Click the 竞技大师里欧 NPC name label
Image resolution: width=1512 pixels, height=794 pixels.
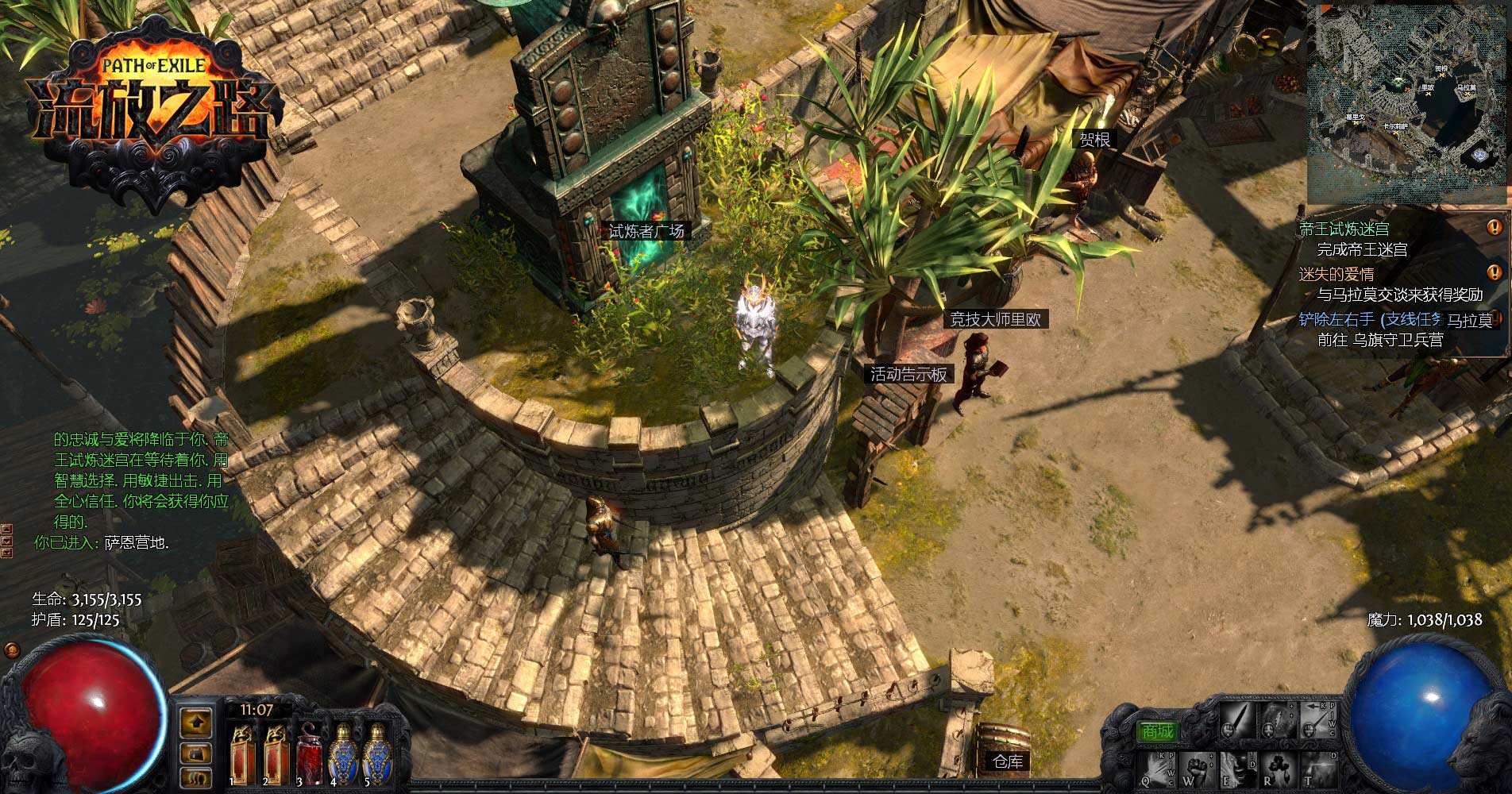tap(995, 319)
